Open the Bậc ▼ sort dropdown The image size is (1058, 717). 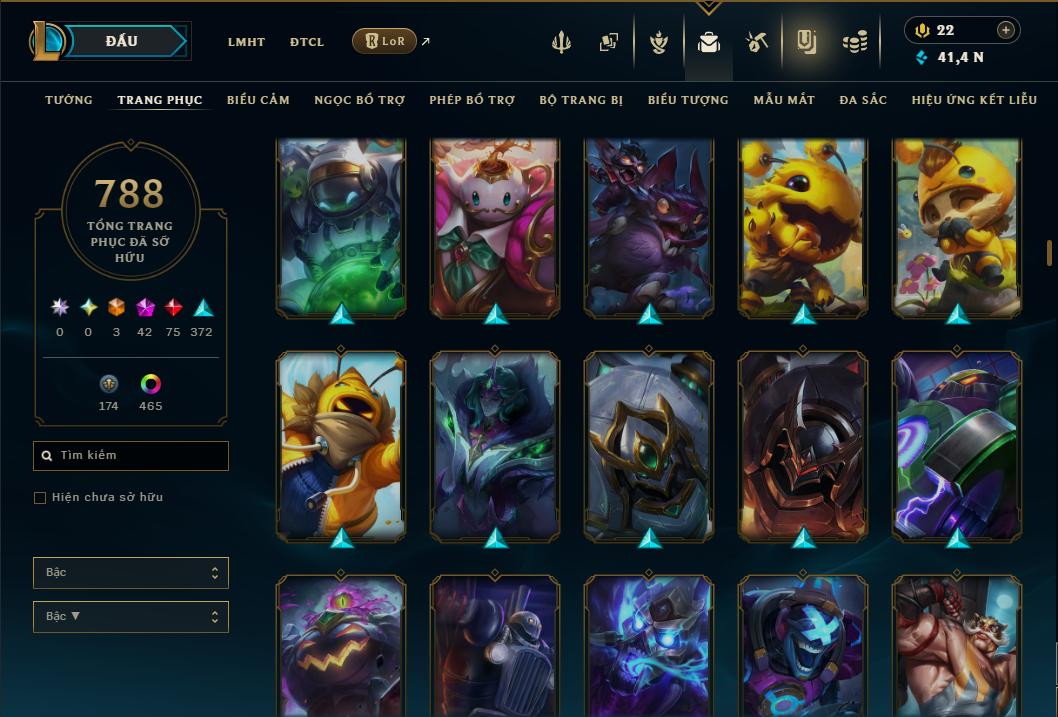tap(131, 617)
